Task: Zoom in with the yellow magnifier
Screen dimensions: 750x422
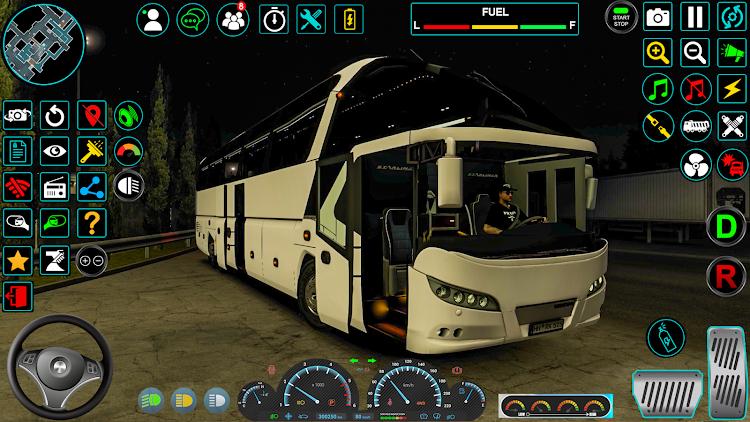Action: (658, 52)
